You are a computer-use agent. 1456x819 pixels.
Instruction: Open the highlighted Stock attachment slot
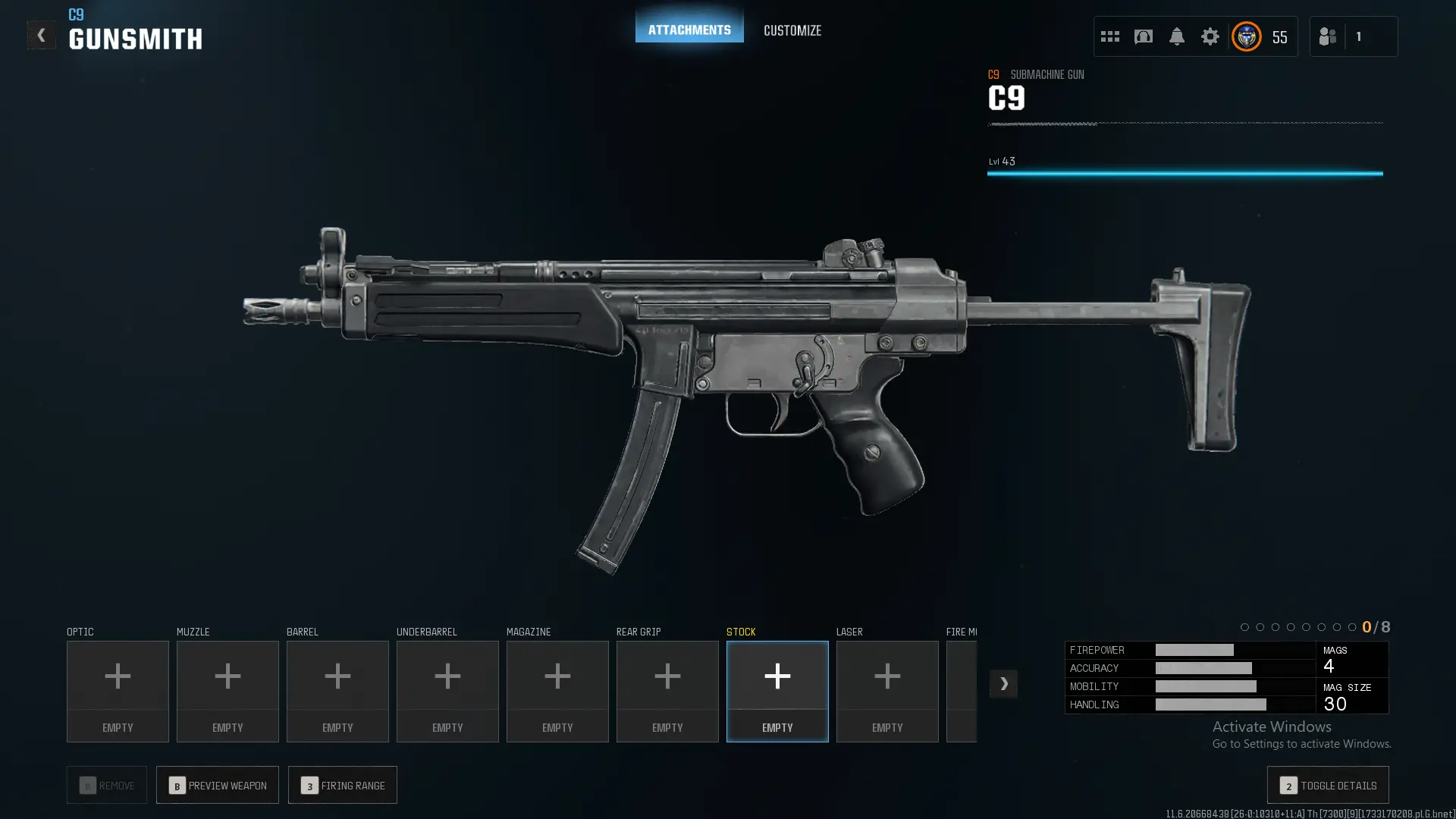pyautogui.click(x=777, y=691)
